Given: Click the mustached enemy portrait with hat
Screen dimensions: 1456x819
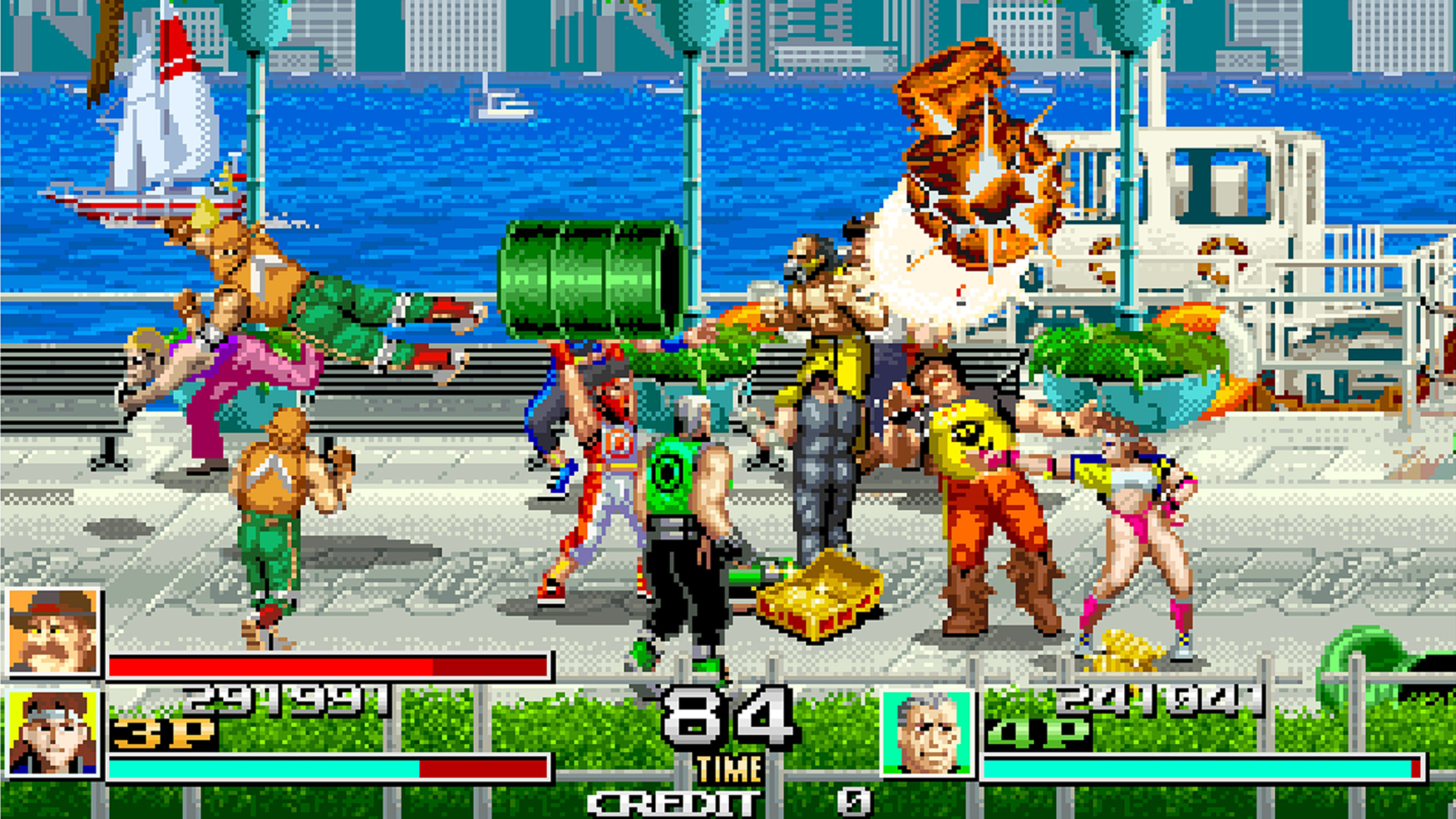Looking at the screenshot, I should [53, 632].
